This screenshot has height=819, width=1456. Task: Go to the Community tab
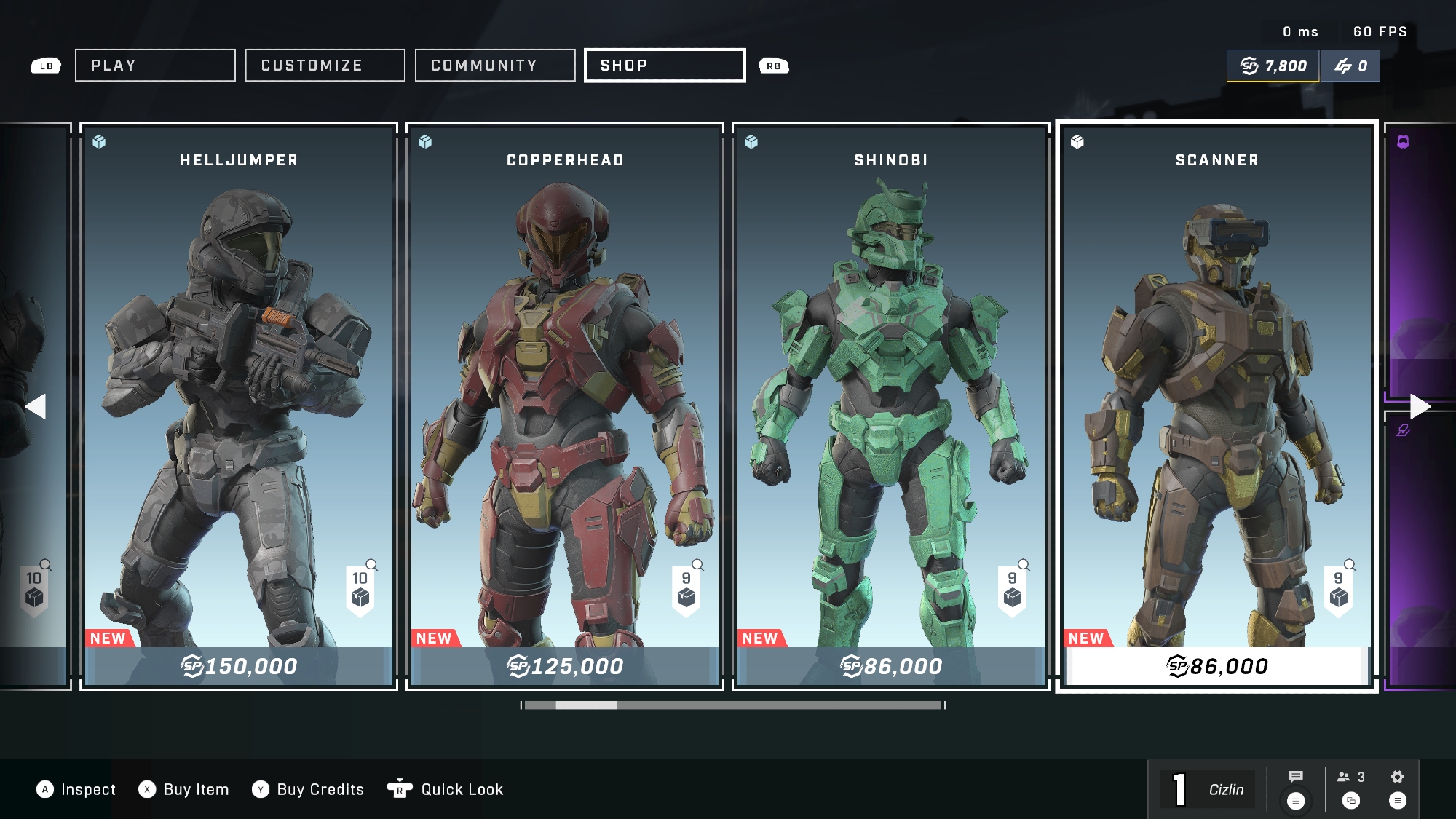coord(495,66)
